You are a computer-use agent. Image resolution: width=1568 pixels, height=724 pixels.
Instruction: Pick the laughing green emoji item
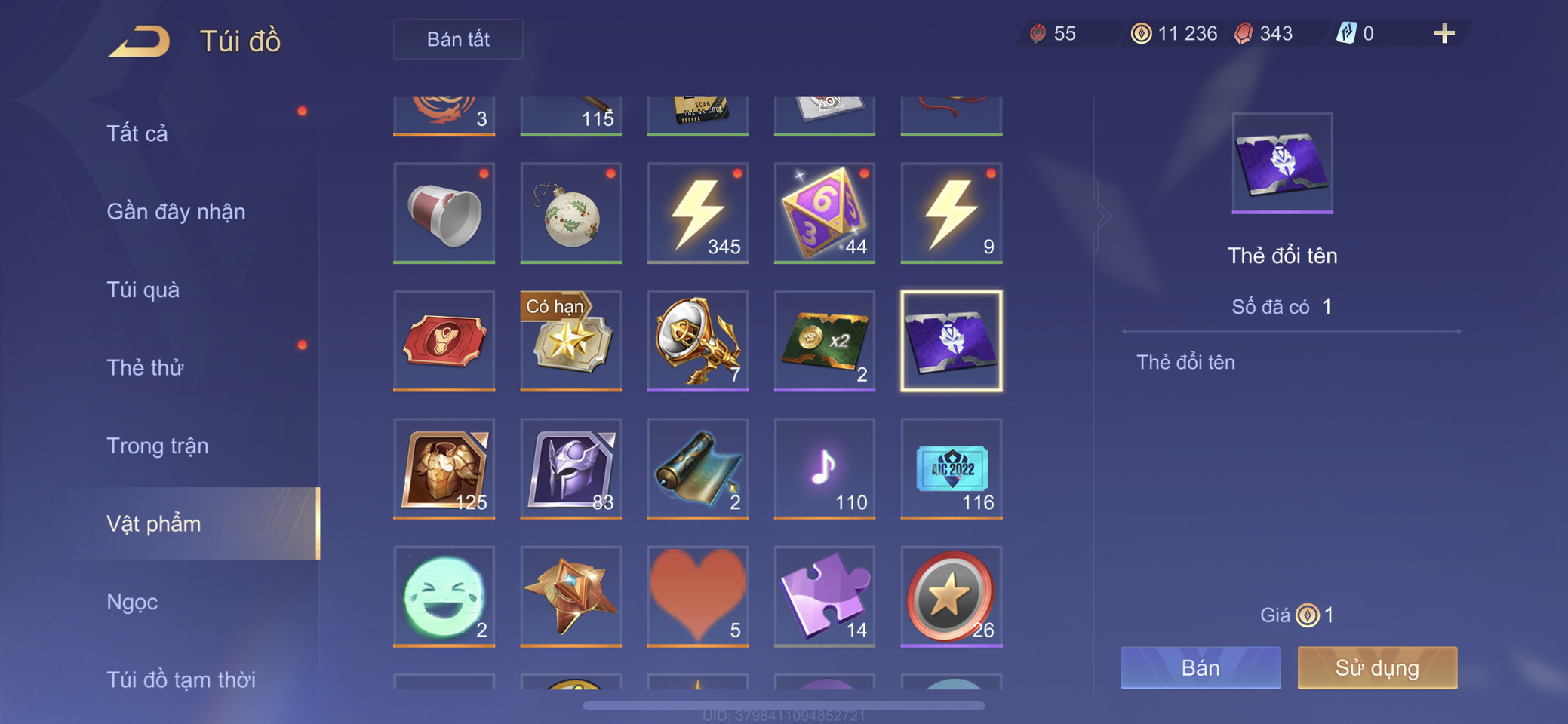[x=444, y=596]
